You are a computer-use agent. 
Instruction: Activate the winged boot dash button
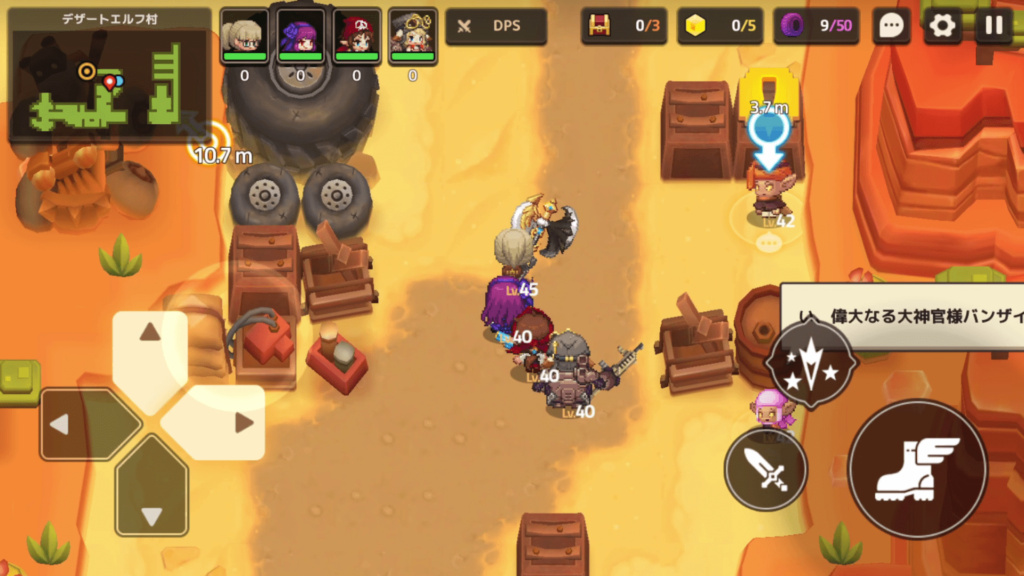tap(917, 468)
